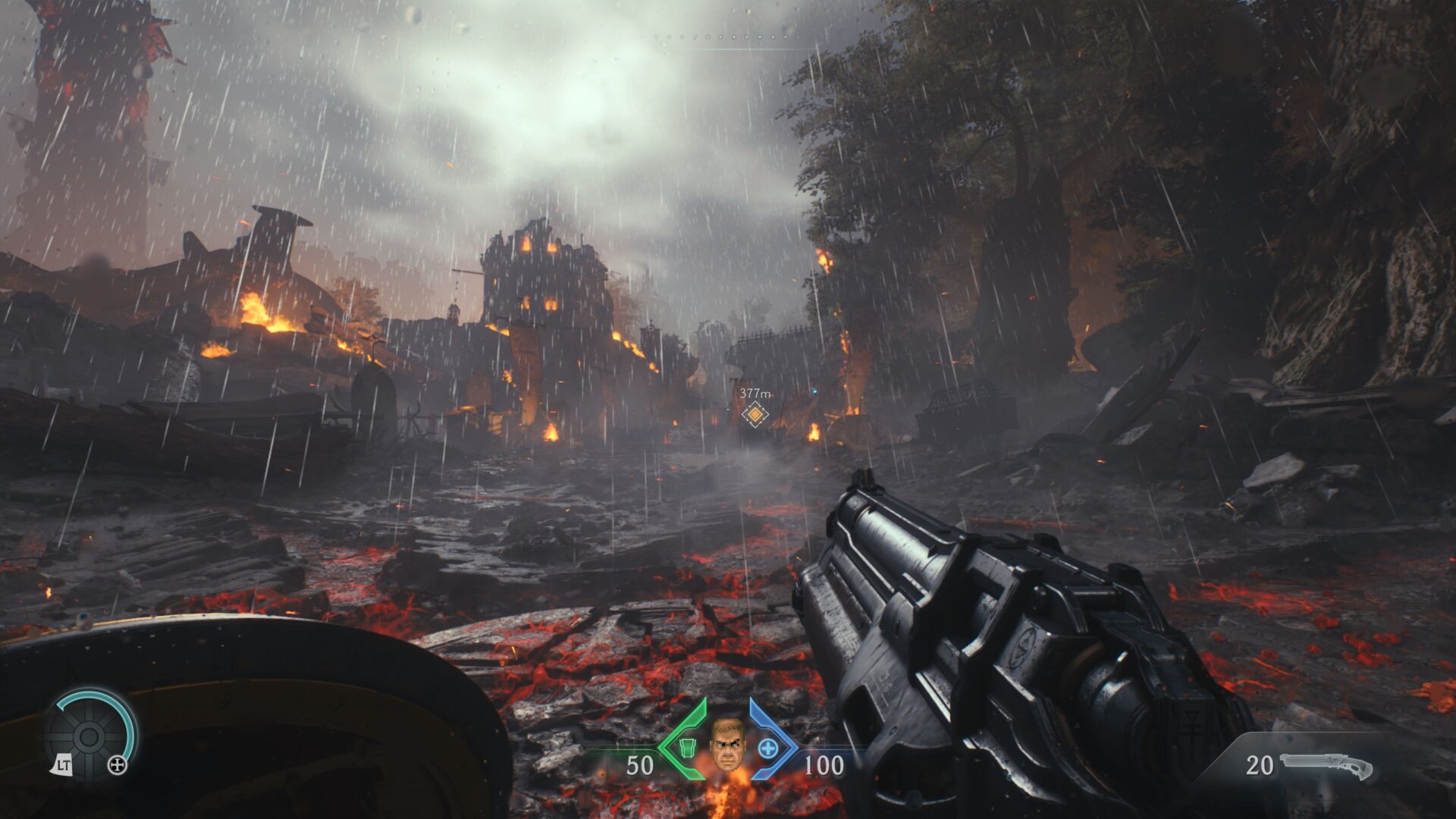Select the blue health cross icon
The width and height of the screenshot is (1456, 819).
click(x=768, y=749)
